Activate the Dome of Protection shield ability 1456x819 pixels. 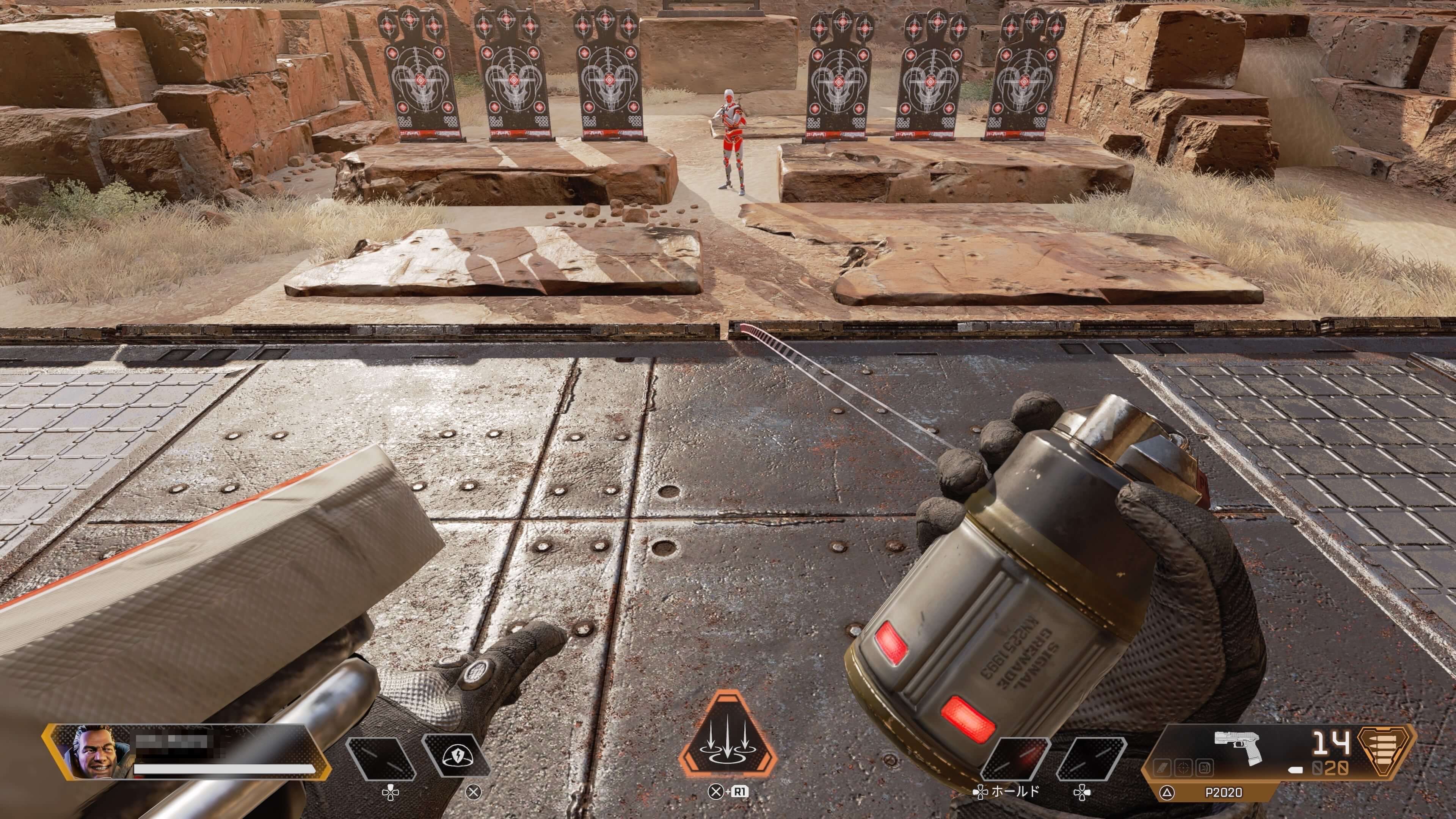(455, 755)
